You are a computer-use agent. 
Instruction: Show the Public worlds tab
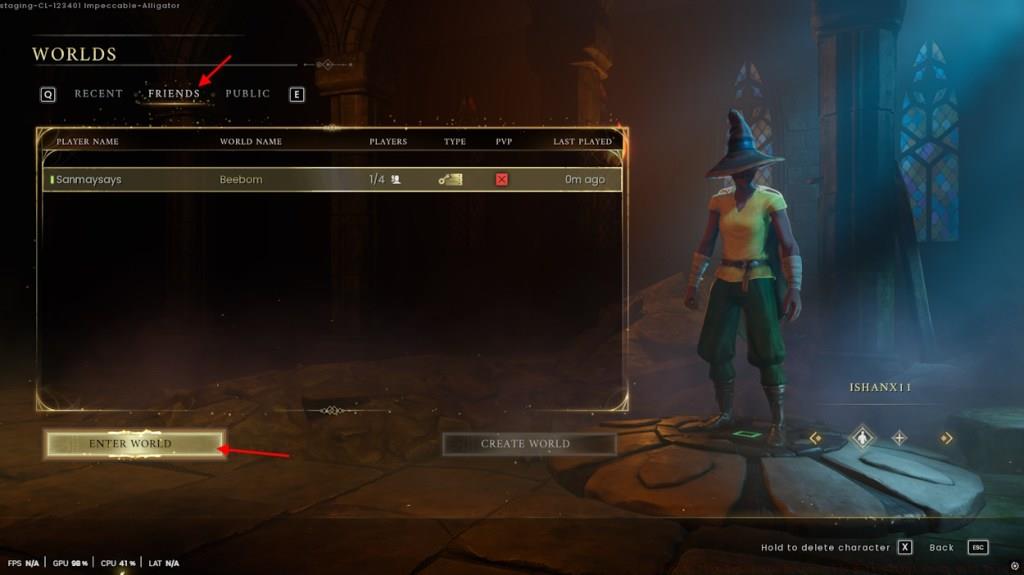click(x=248, y=94)
